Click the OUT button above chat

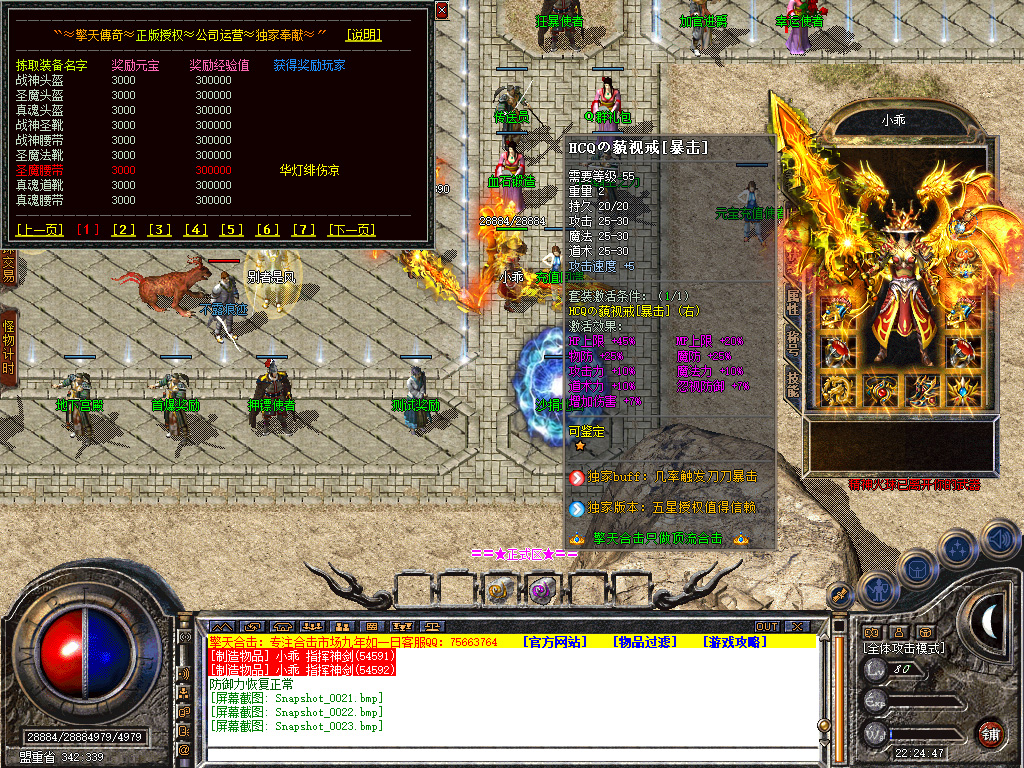coord(767,627)
